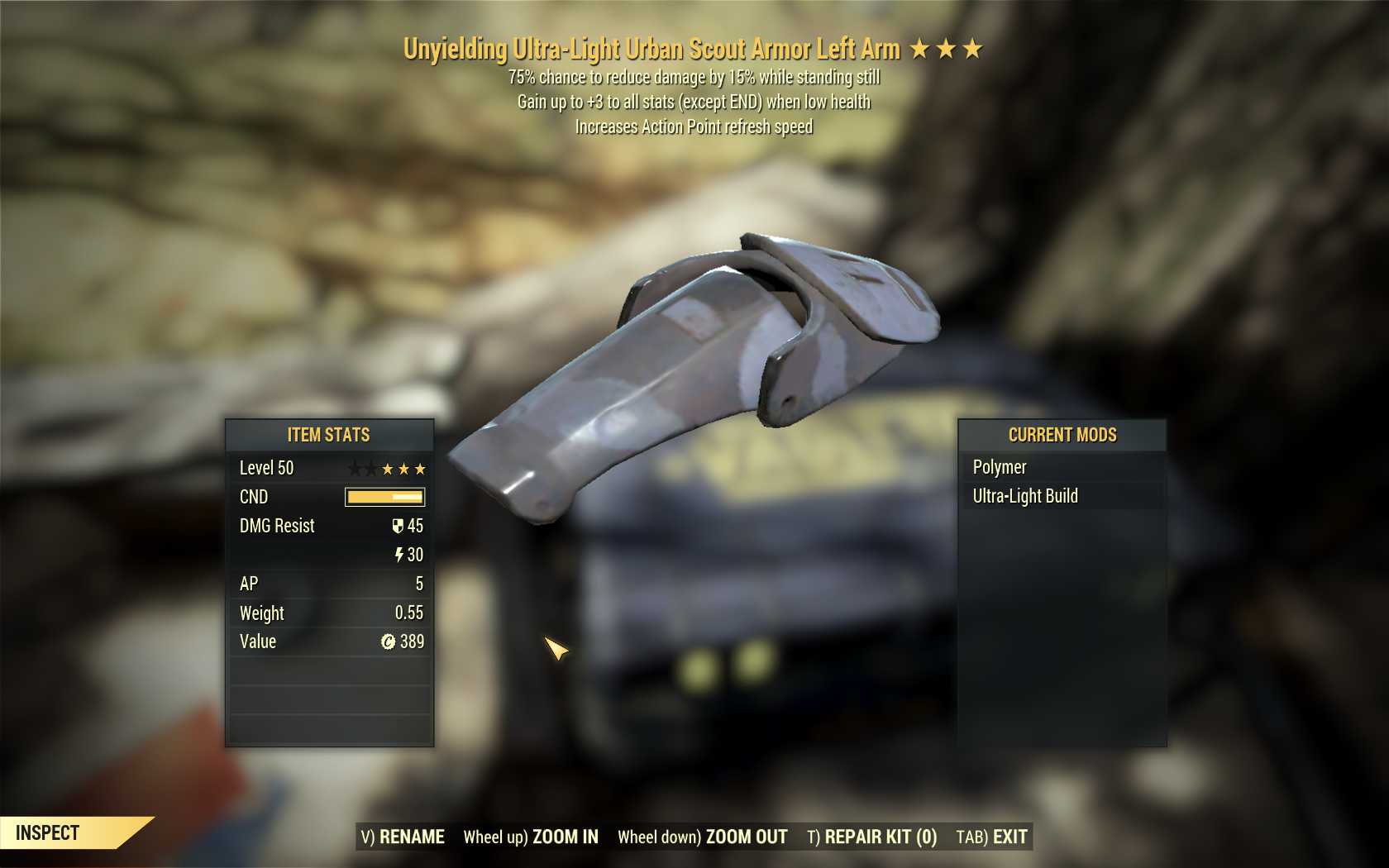Rename the Urban Scout Armor Left Arm

[x=403, y=837]
